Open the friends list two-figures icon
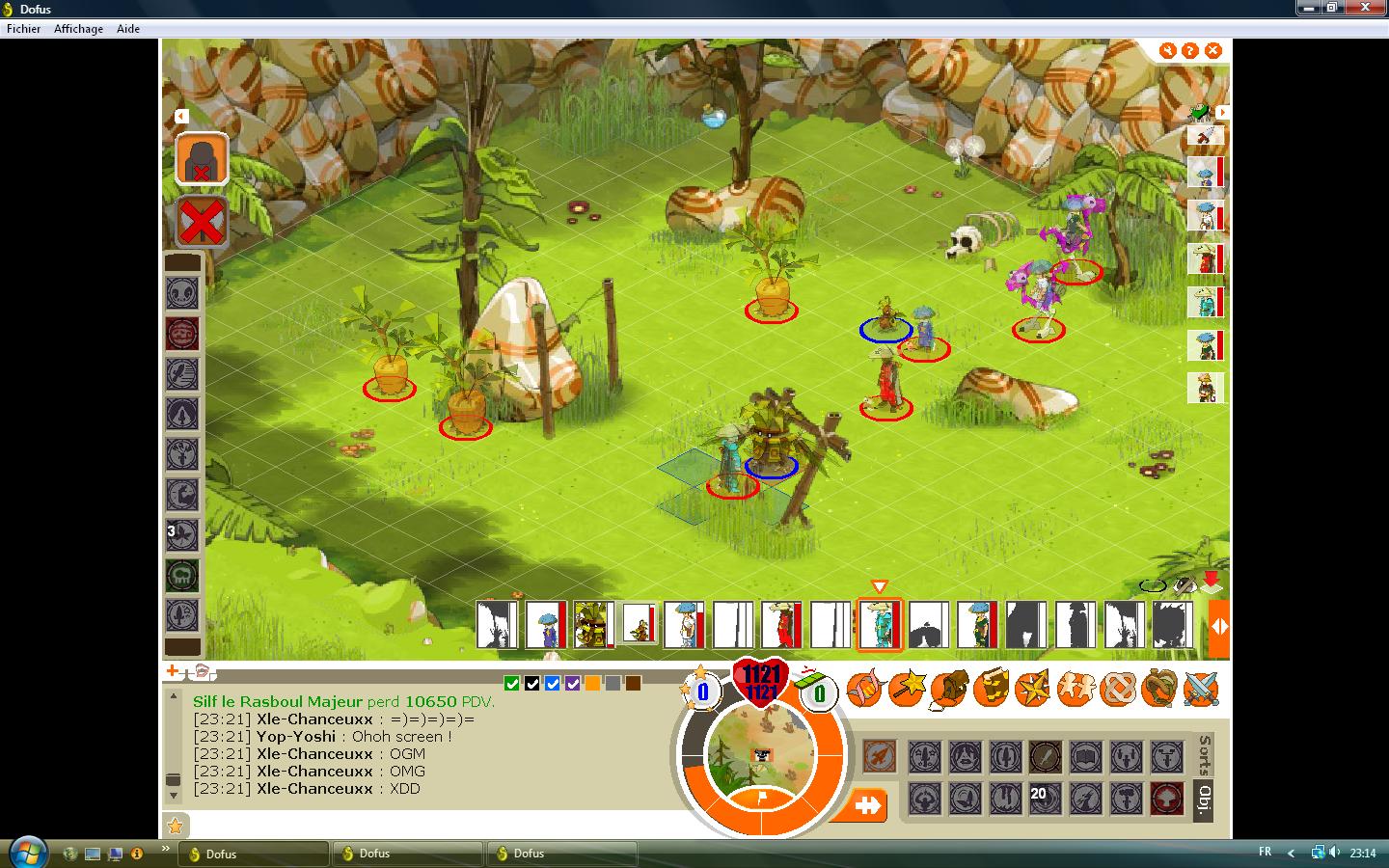This screenshot has height=868, width=1389. point(1074,689)
